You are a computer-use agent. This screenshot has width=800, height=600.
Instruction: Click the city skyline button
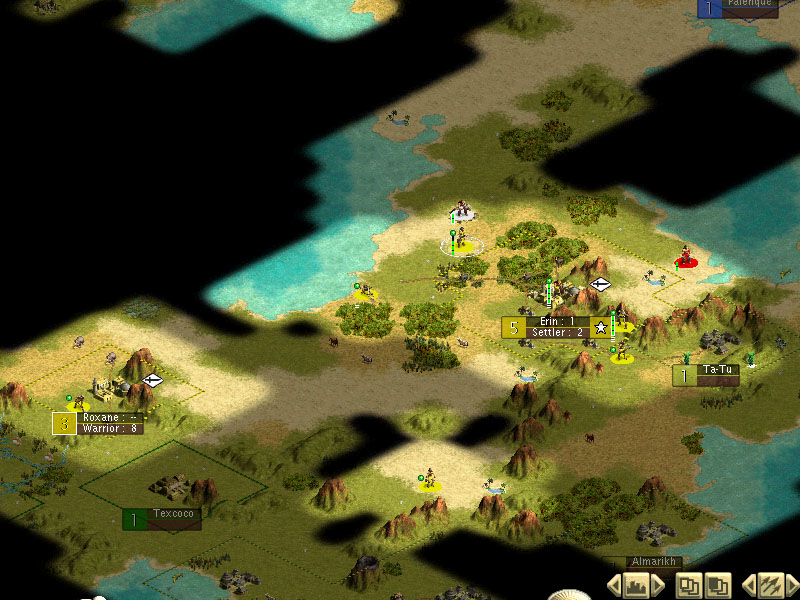point(635,585)
